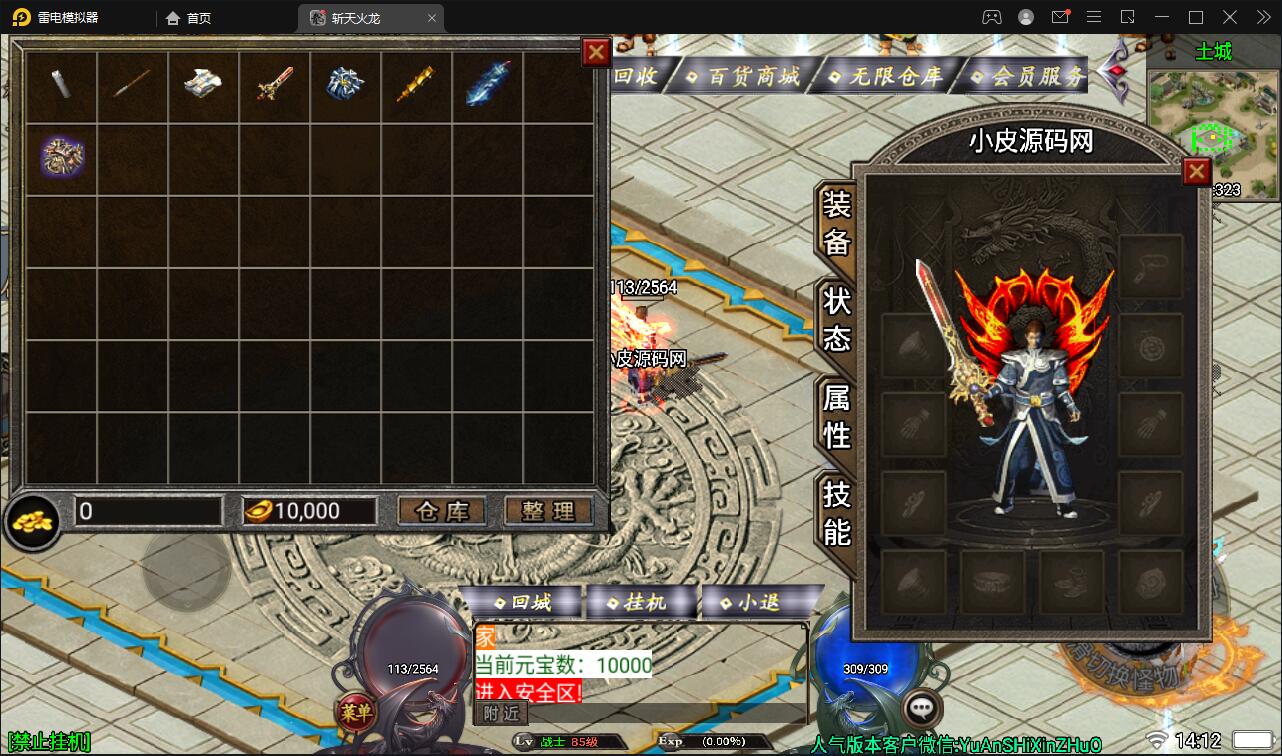The width and height of the screenshot is (1282, 756).
Task: Sort the bag with 整理
Action: (547, 511)
